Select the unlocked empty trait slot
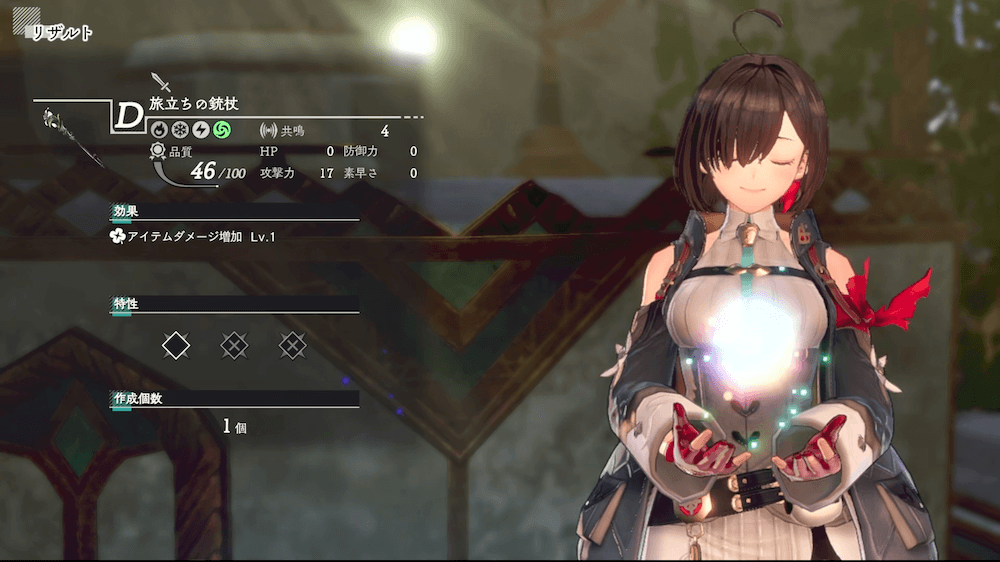 pos(176,346)
